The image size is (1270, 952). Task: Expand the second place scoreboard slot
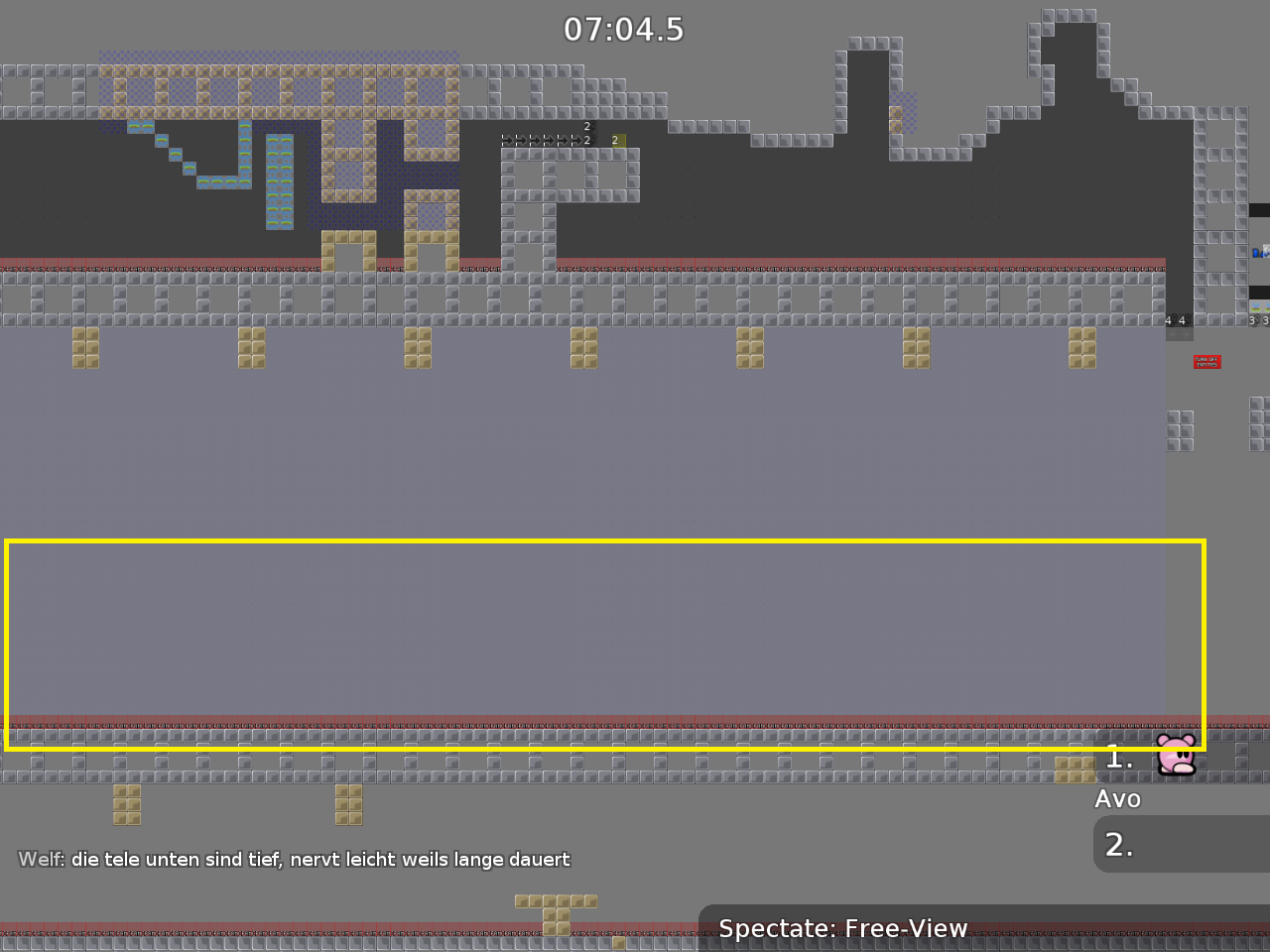click(1181, 844)
